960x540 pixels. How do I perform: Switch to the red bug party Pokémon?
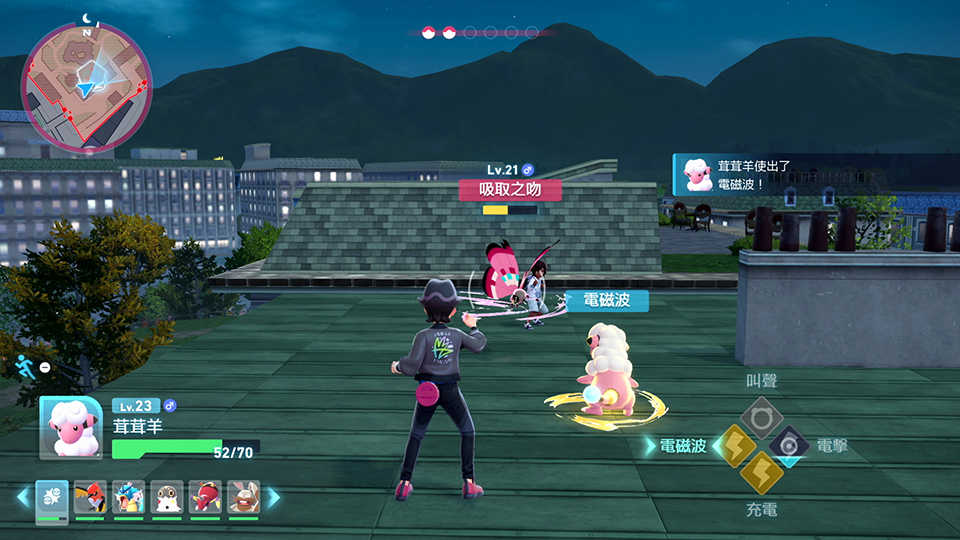(205, 498)
